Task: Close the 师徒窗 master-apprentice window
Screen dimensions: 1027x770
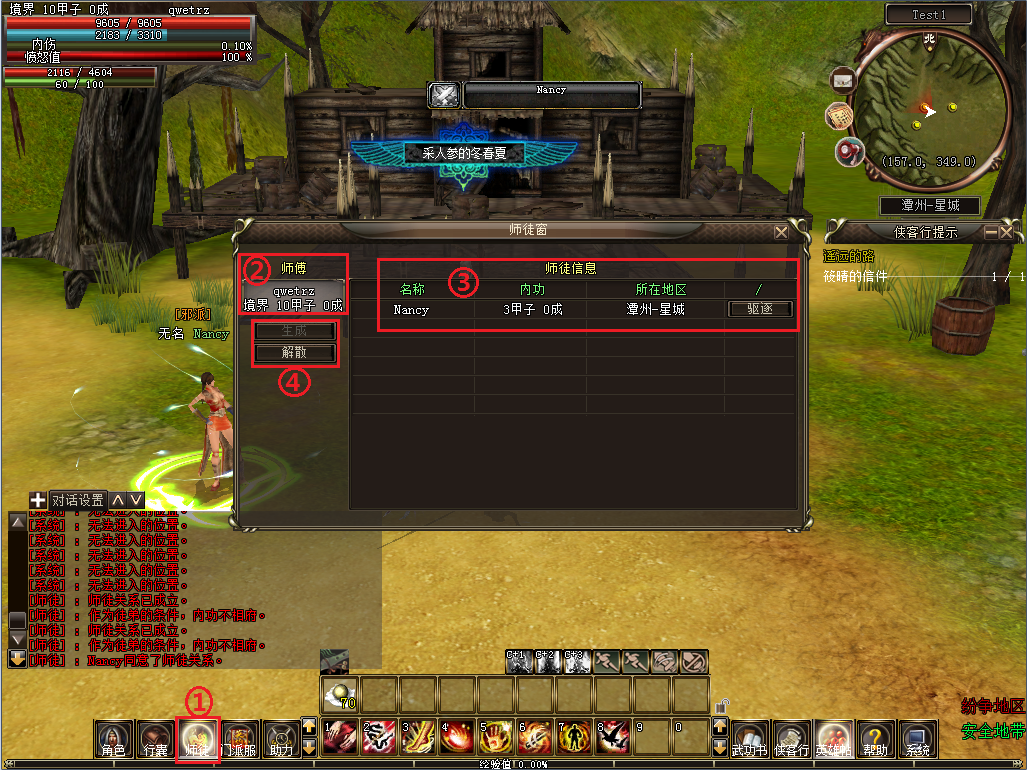Action: [x=781, y=231]
